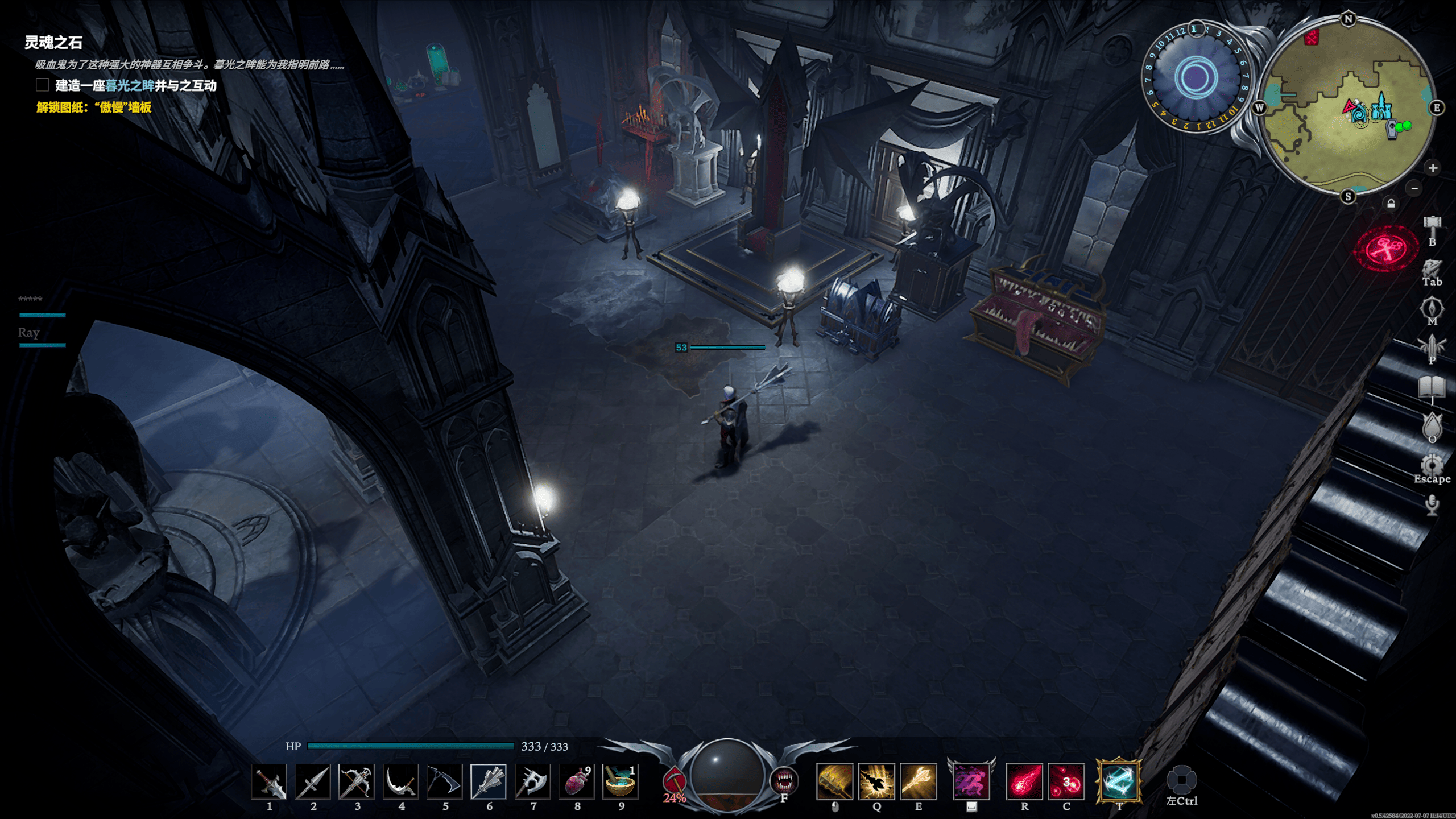The width and height of the screenshot is (1456, 819).
Task: Equip the battle axe in slot 7
Action: 533,781
